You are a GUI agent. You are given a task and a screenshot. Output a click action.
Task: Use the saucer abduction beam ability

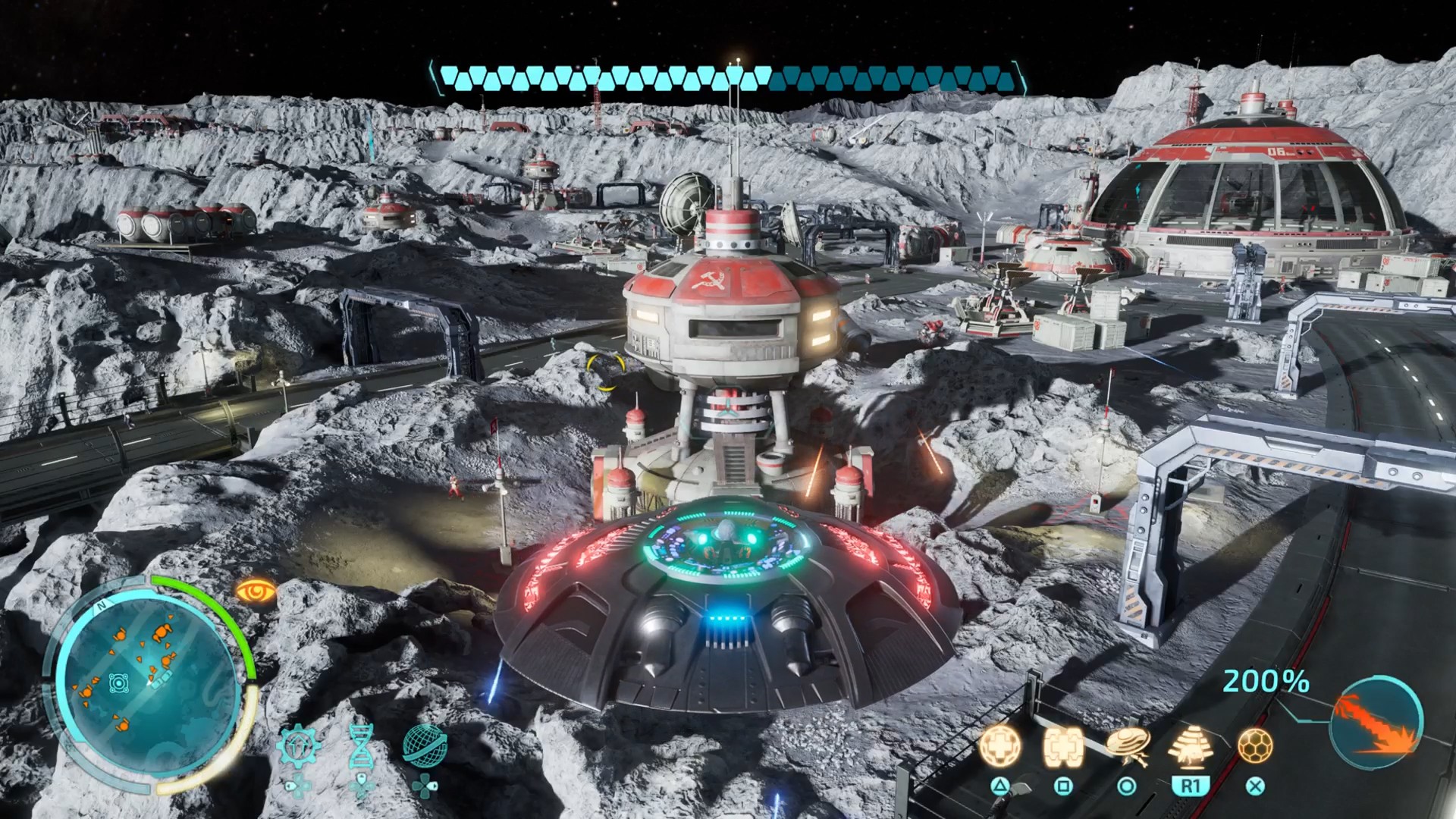(x=1127, y=747)
